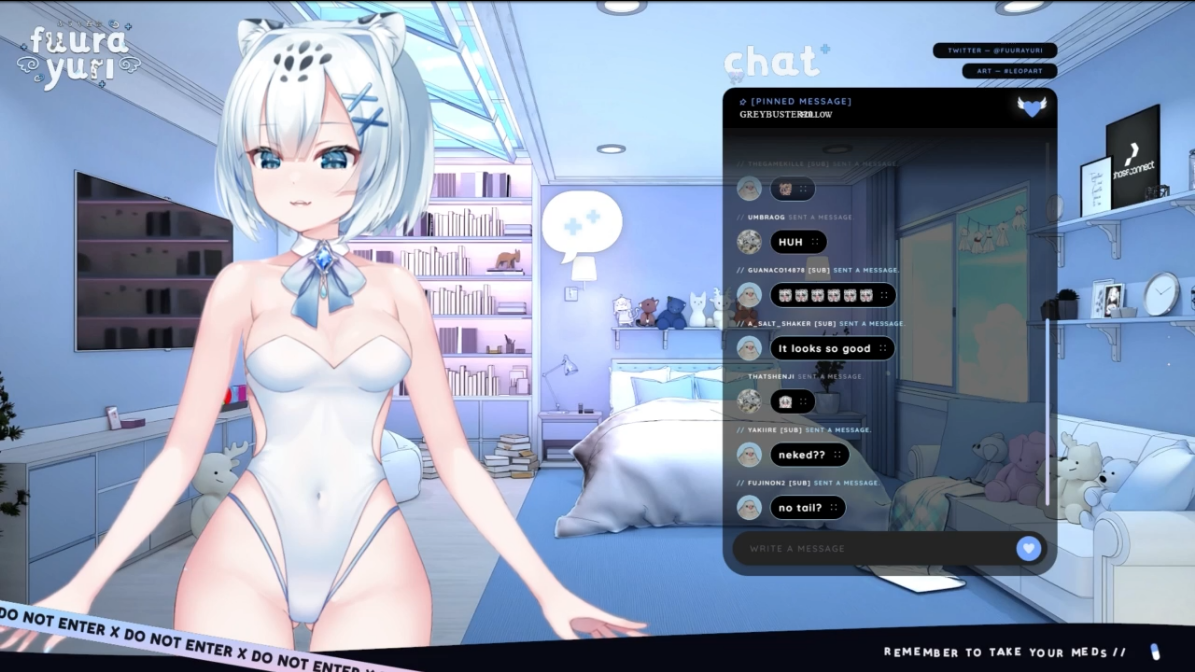Click the Write a Message chat field

(x=870, y=548)
